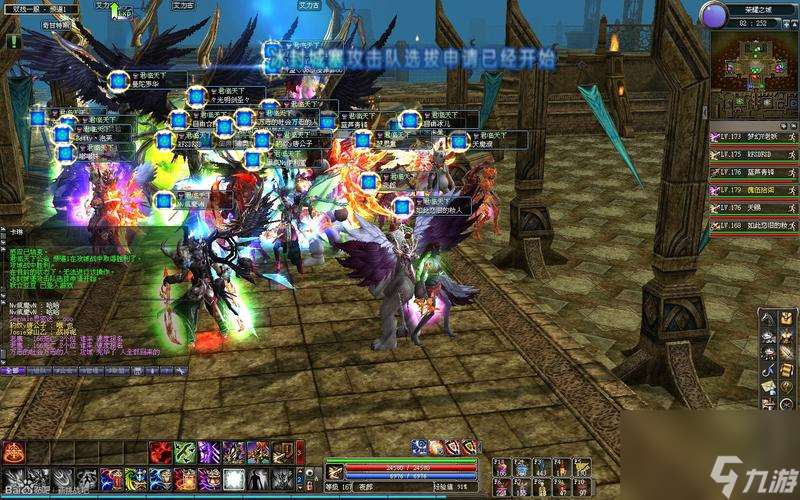Click the green exclamation alert icon

pos(12,42)
